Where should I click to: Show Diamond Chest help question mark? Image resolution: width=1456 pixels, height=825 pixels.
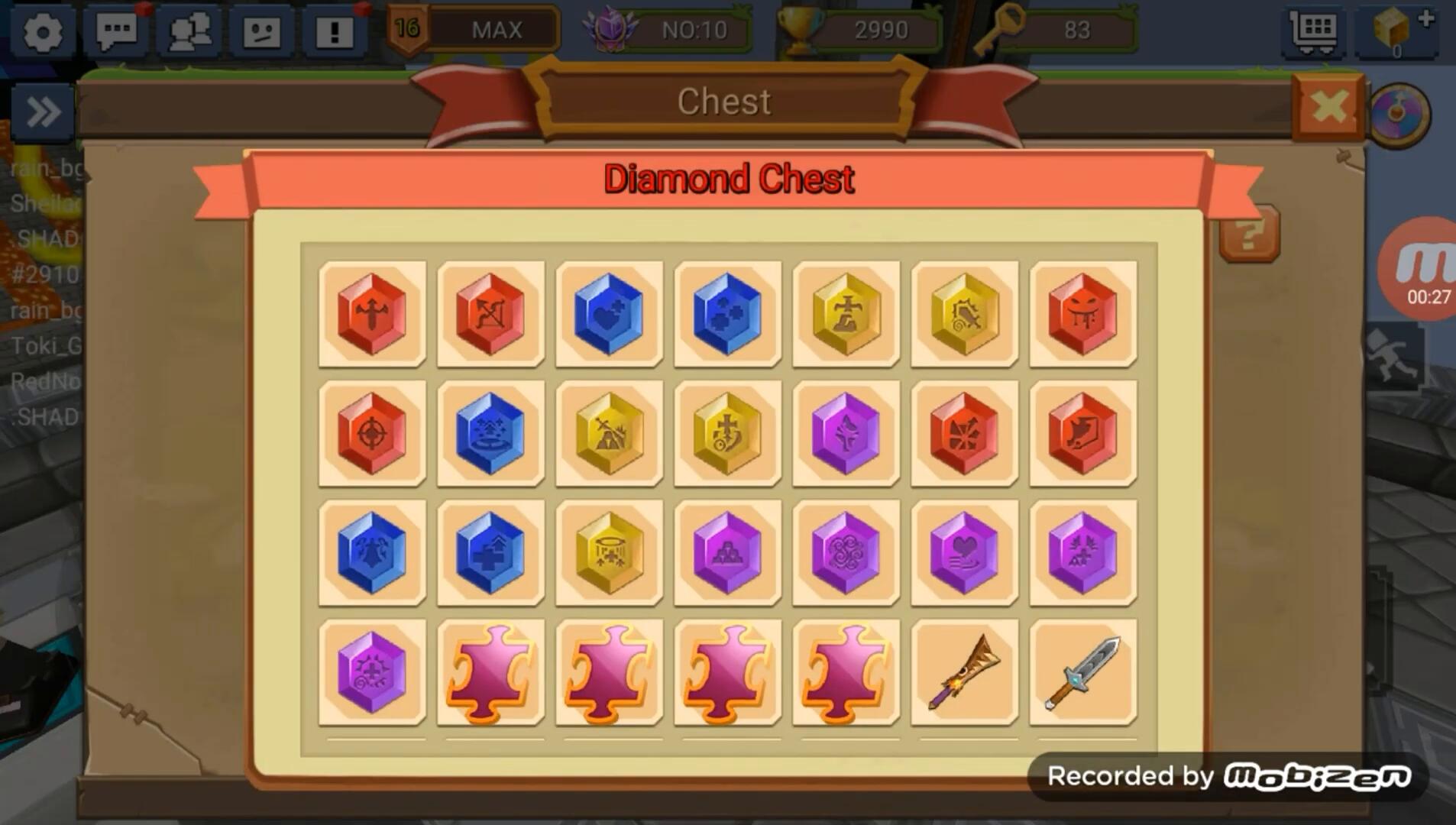(x=1249, y=234)
